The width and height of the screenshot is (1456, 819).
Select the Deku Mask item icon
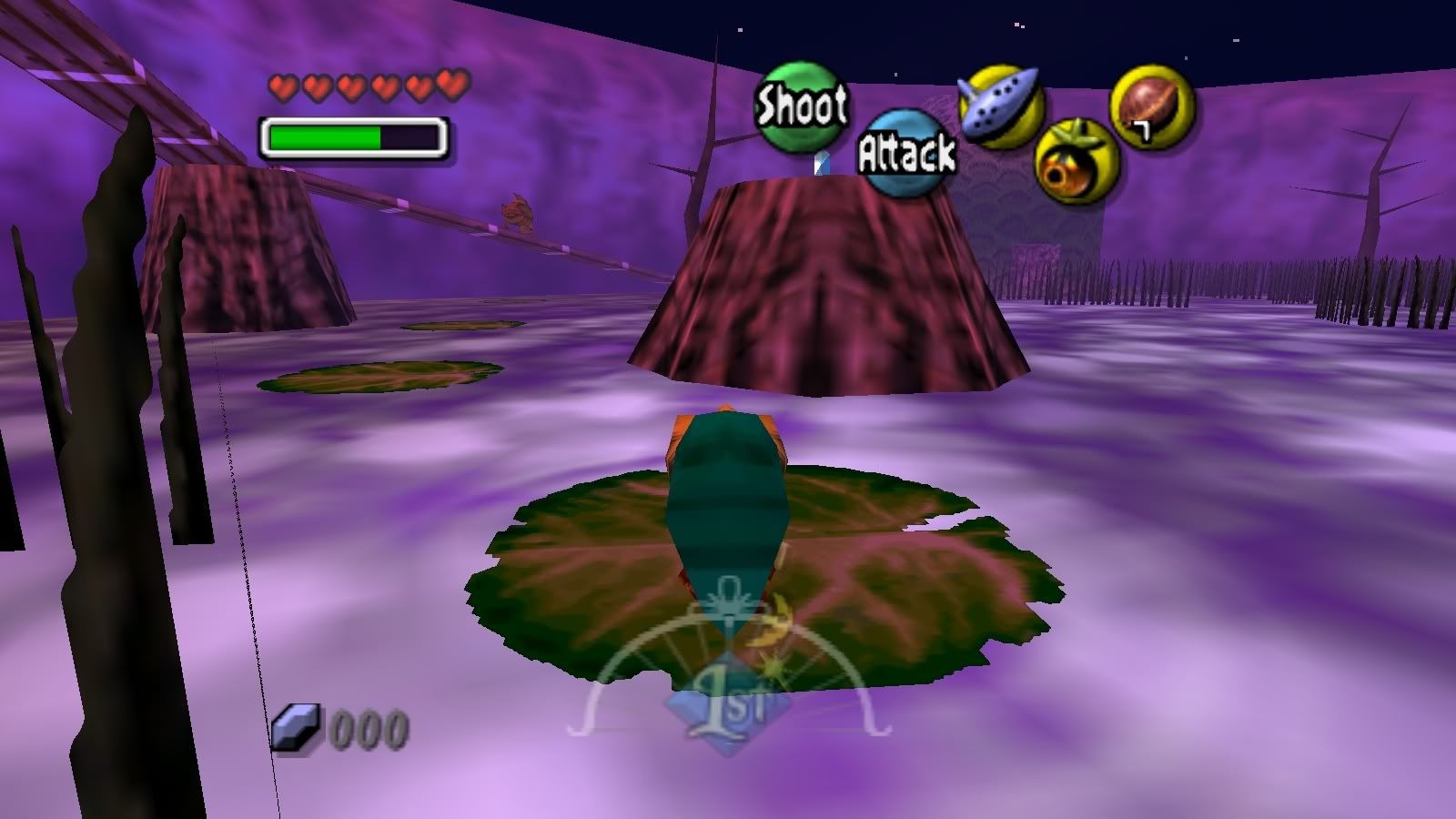(x=1077, y=162)
